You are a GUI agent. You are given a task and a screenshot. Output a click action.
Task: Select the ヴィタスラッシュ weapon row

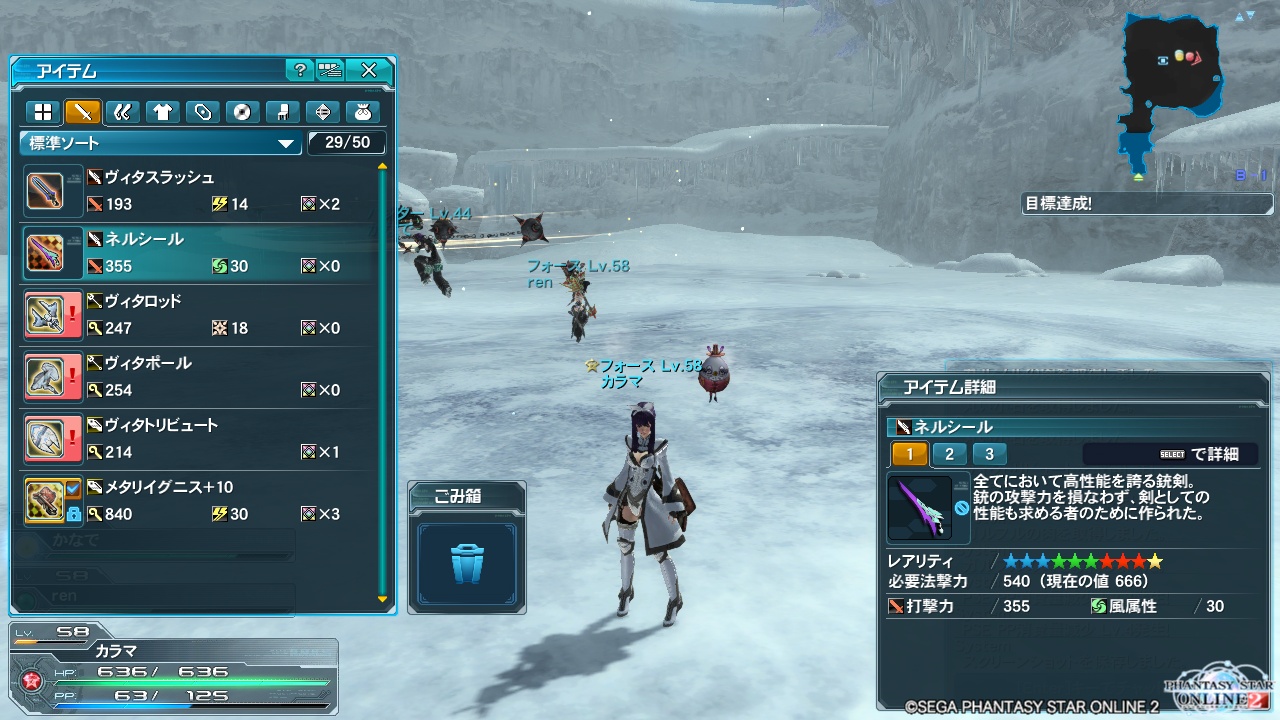(200, 191)
